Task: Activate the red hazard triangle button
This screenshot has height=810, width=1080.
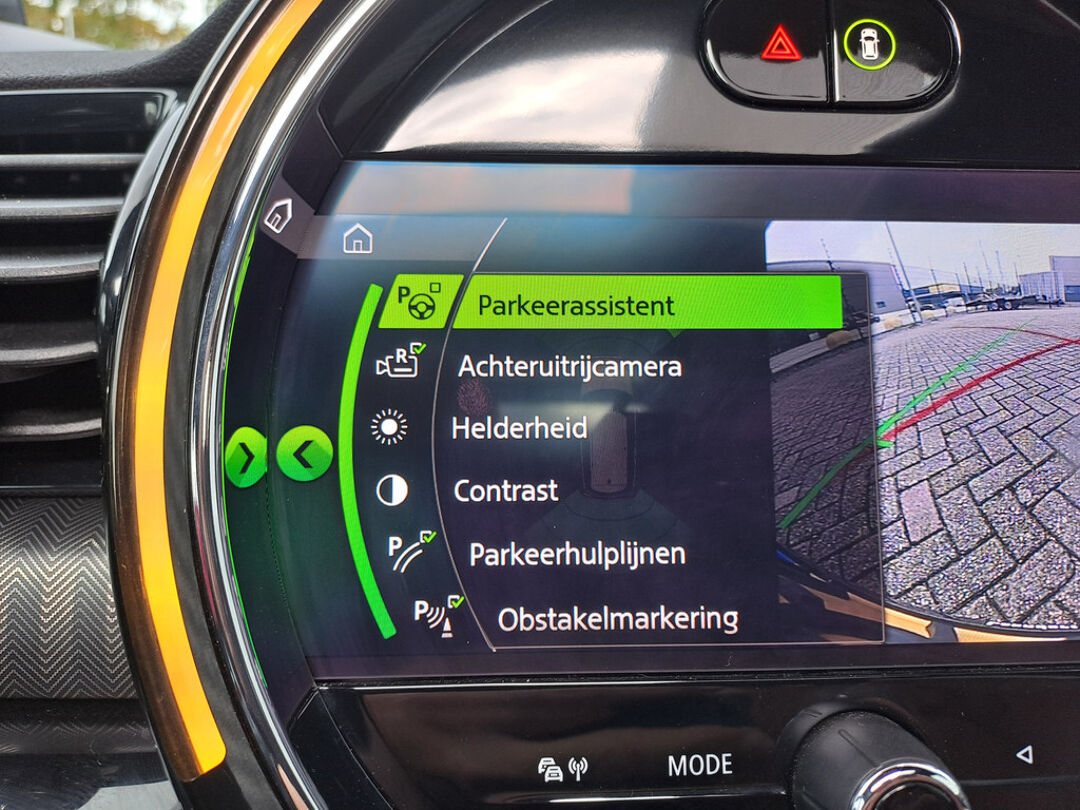Action: click(x=780, y=44)
